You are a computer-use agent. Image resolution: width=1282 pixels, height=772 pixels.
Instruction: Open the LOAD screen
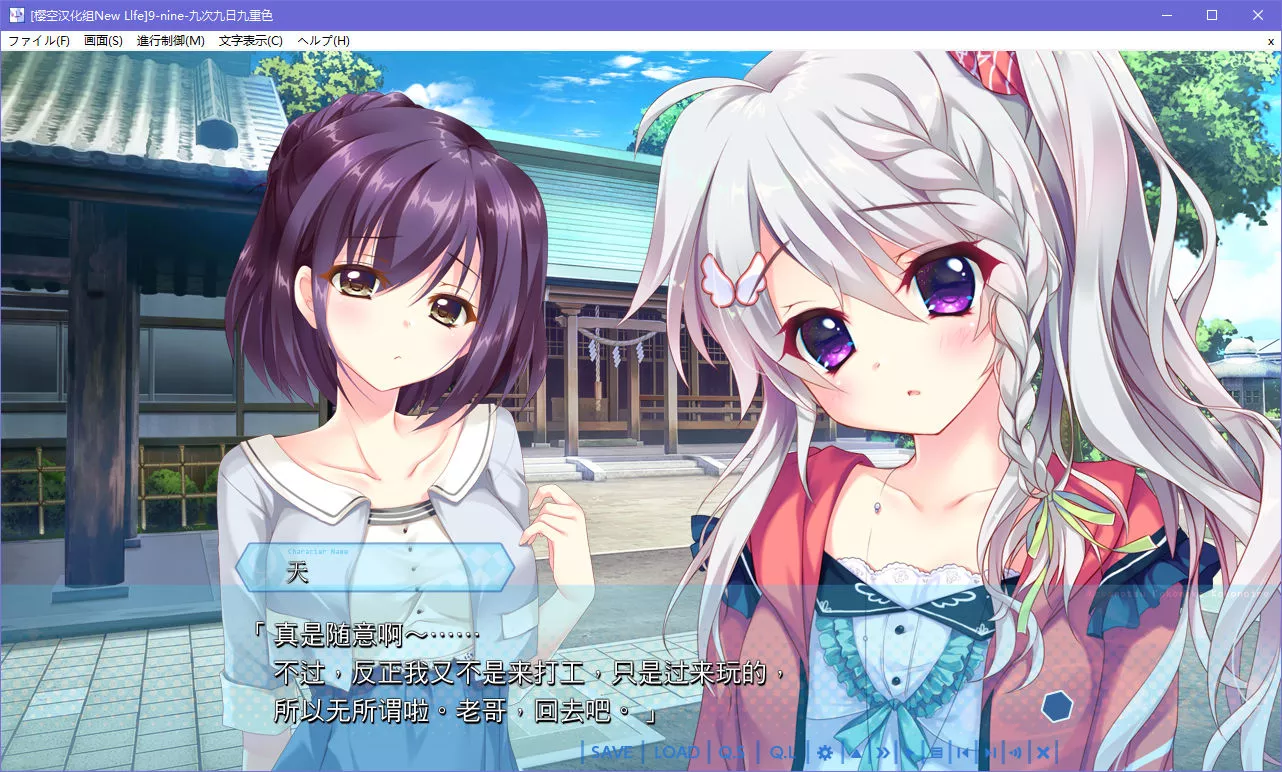click(x=677, y=752)
